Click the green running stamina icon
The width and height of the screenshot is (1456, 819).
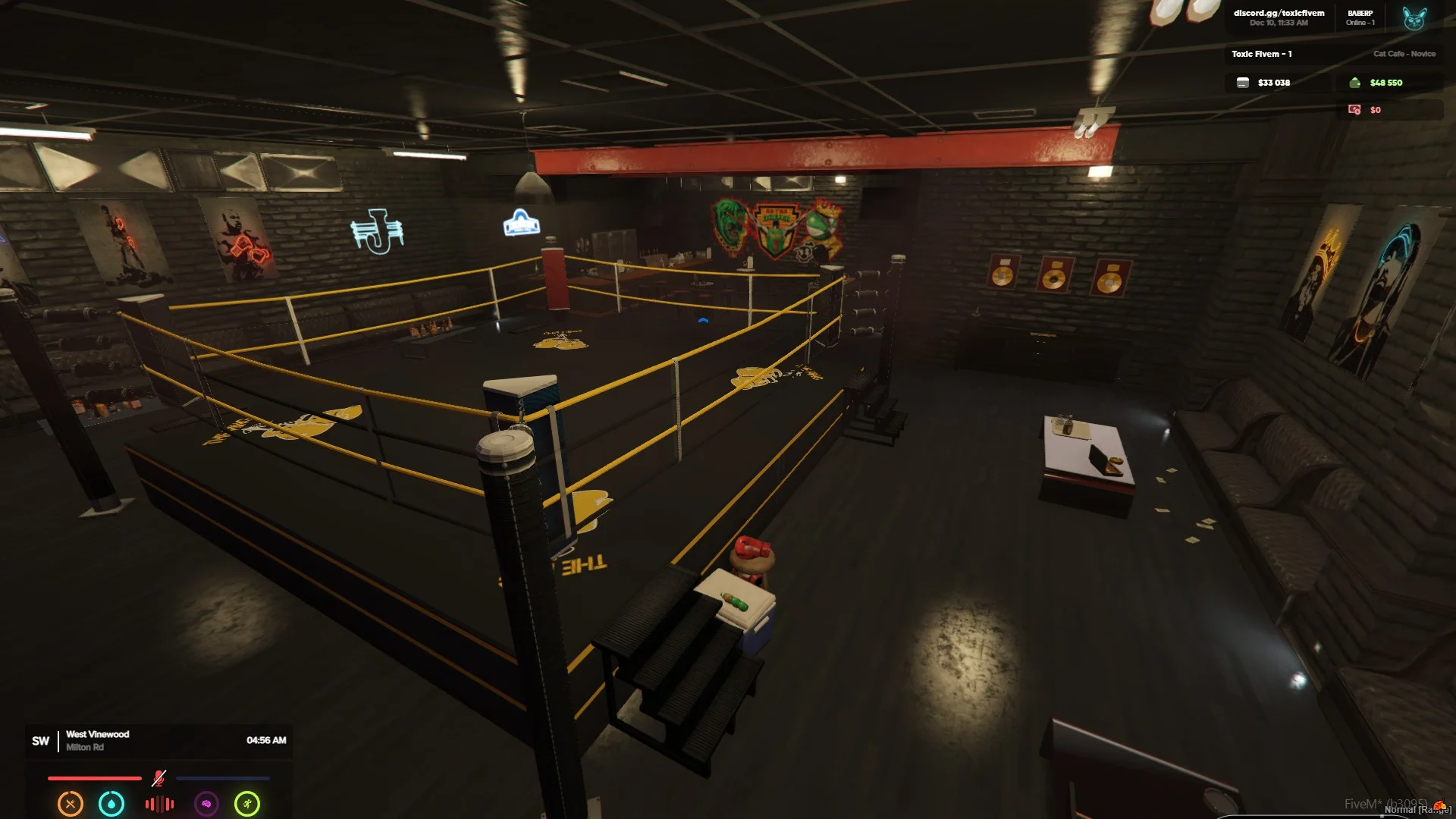pyautogui.click(x=247, y=804)
